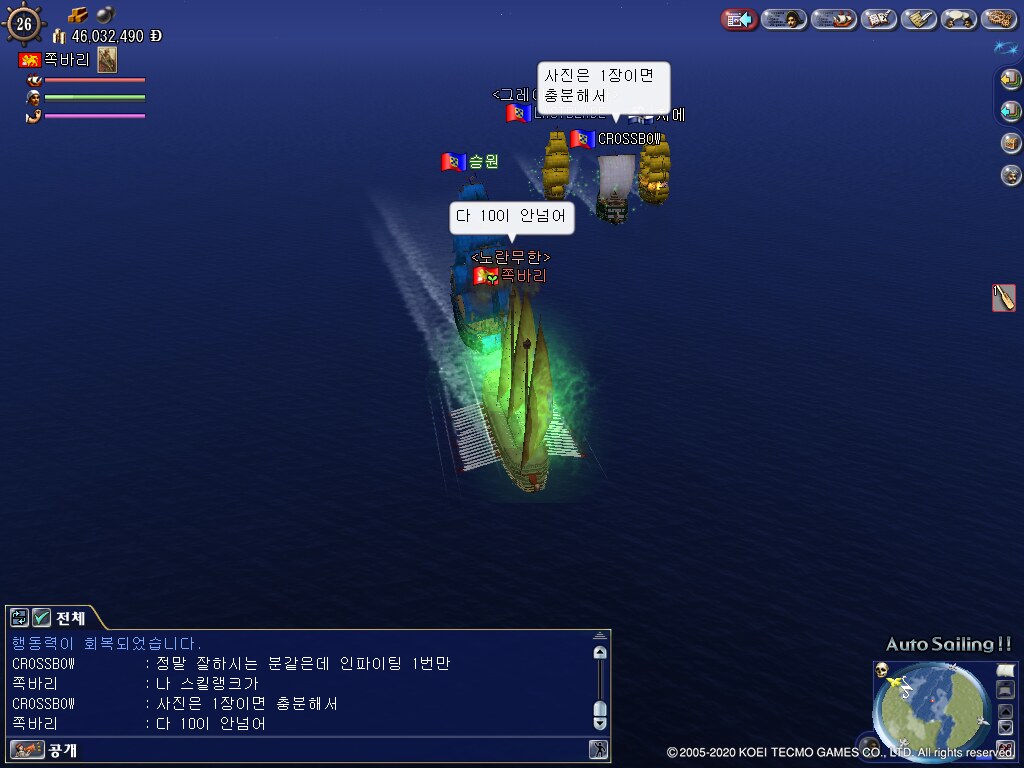The height and width of the screenshot is (768, 1024).
Task: Open the open-book journal menu
Action: pos(879,19)
